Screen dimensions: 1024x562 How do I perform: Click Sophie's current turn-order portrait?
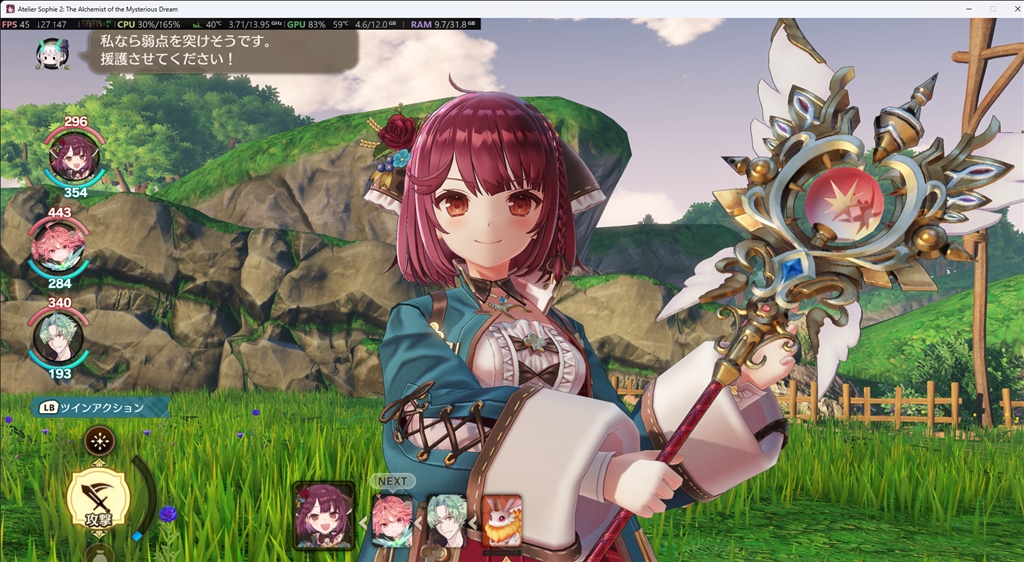click(324, 516)
